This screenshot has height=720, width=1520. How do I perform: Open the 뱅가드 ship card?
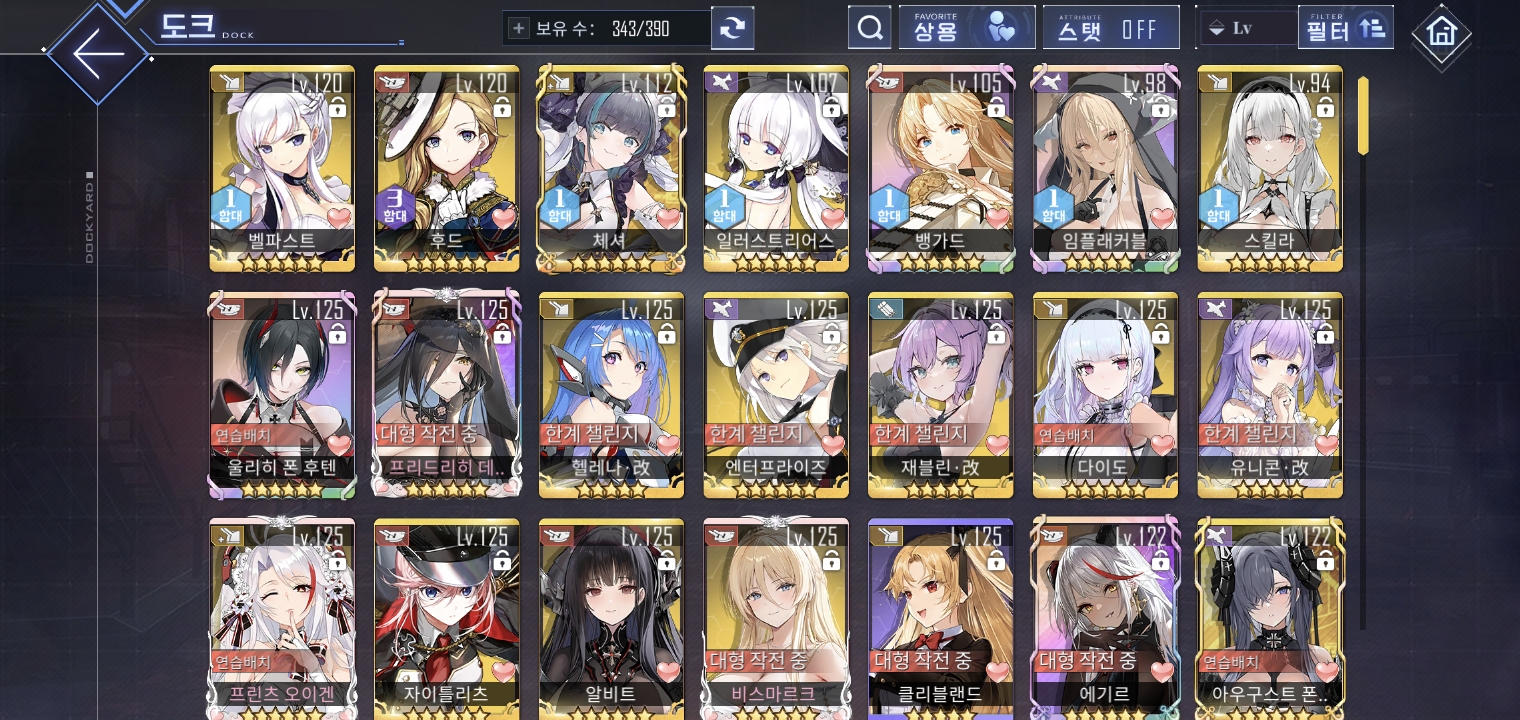point(941,168)
